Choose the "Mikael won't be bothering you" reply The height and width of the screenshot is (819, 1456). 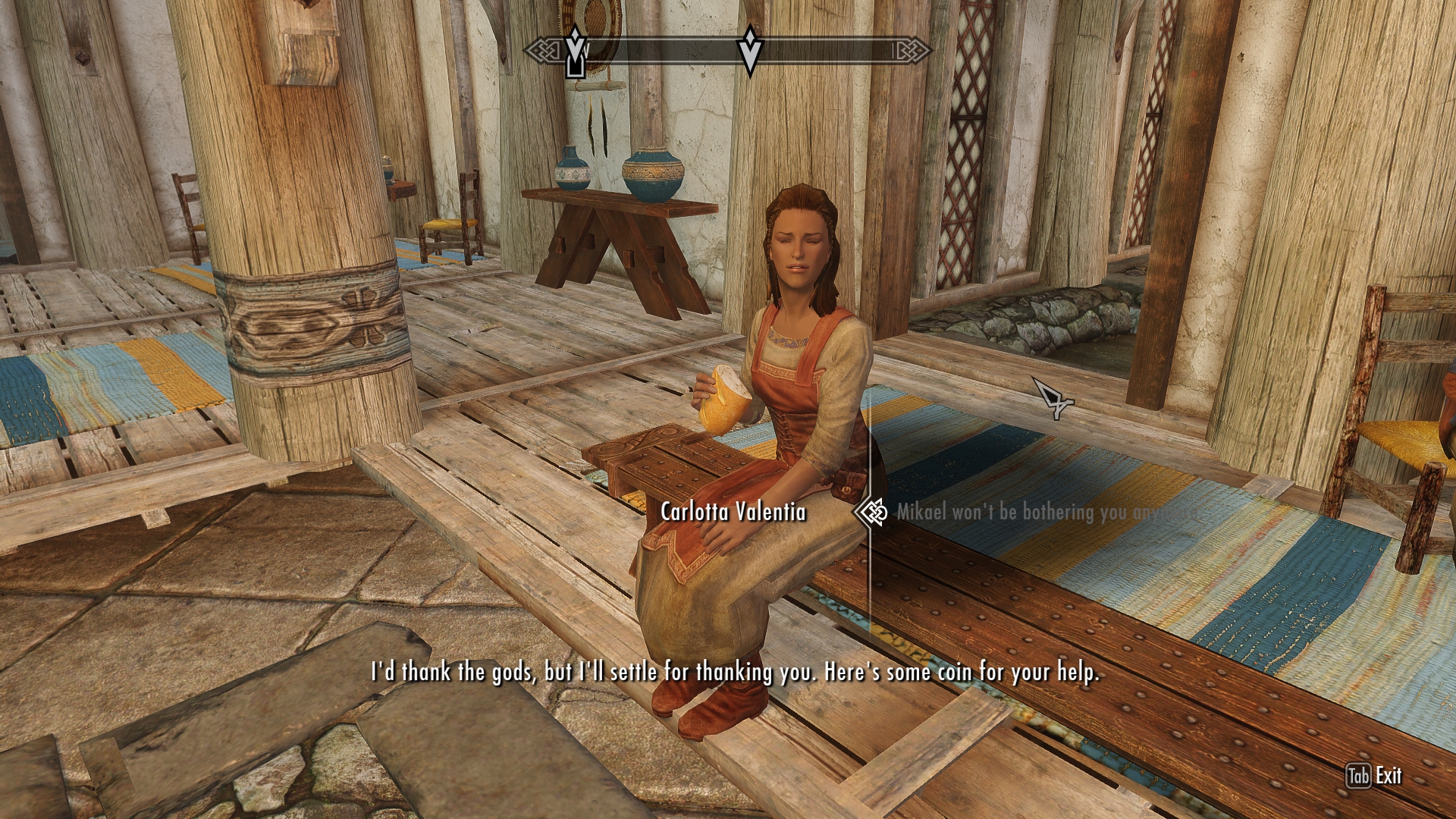1046,513
